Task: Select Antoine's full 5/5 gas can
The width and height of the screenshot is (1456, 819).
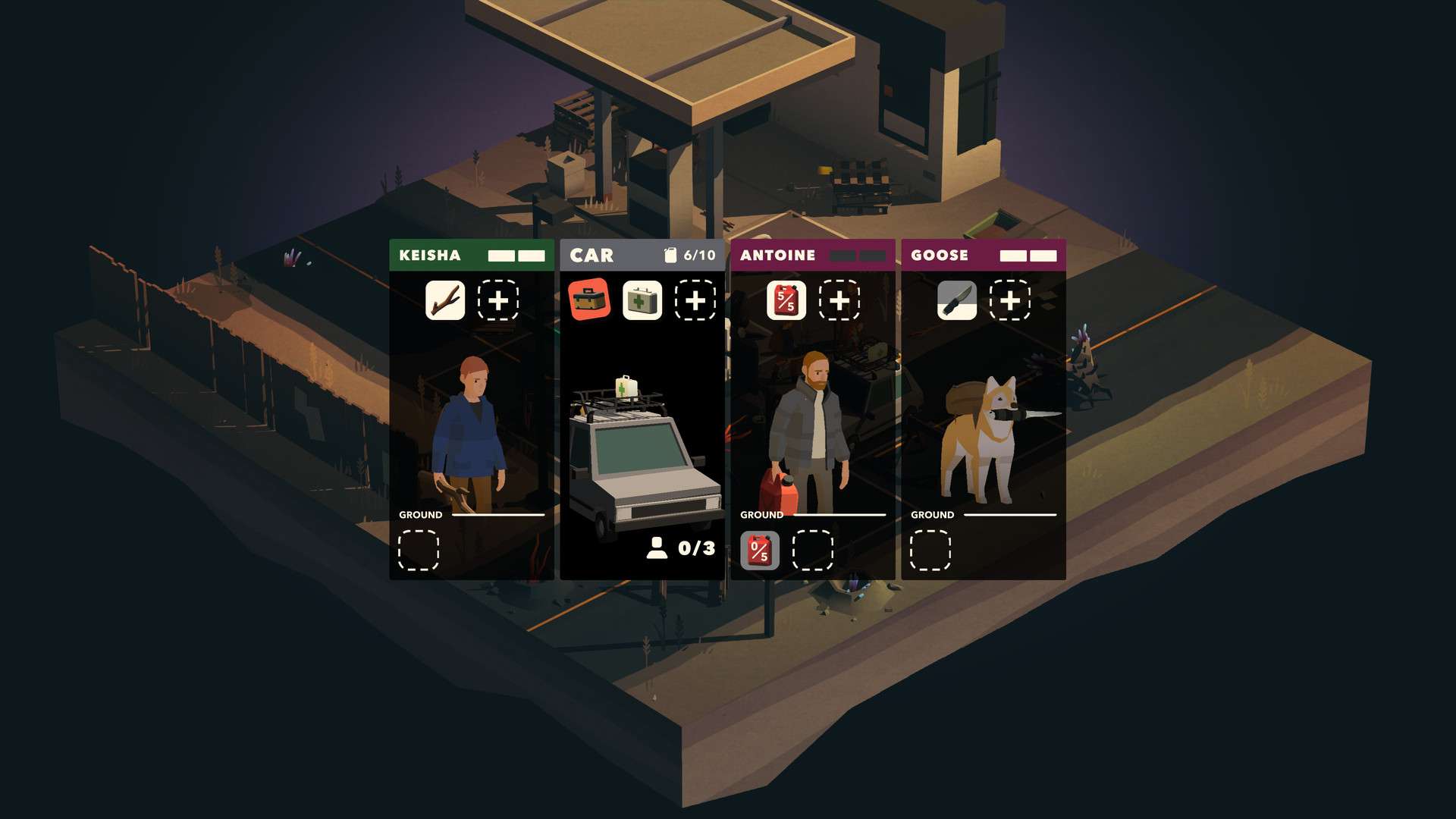Action: (x=786, y=300)
